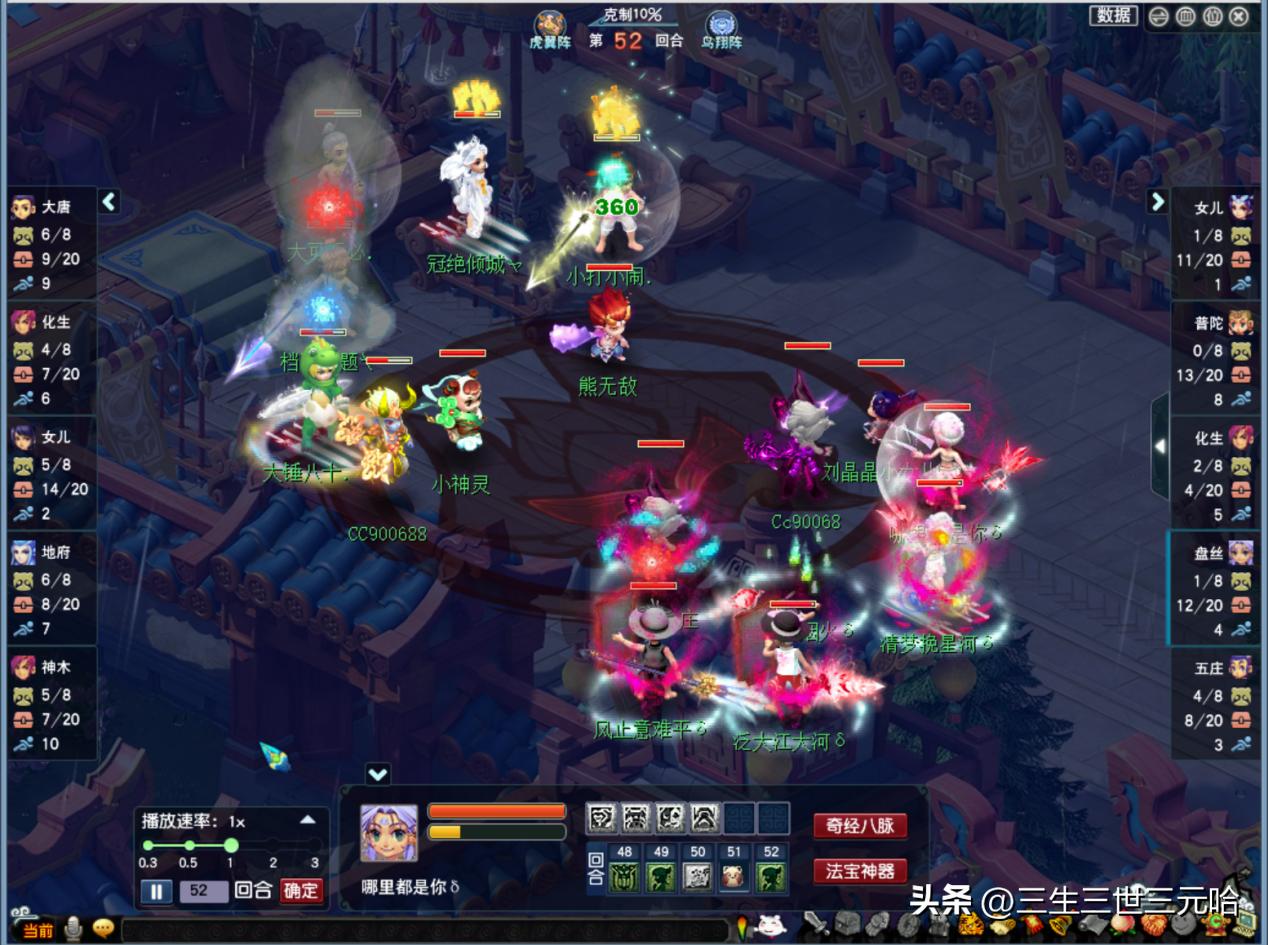
Task: Open the 数据 battle data panel
Action: click(1113, 15)
